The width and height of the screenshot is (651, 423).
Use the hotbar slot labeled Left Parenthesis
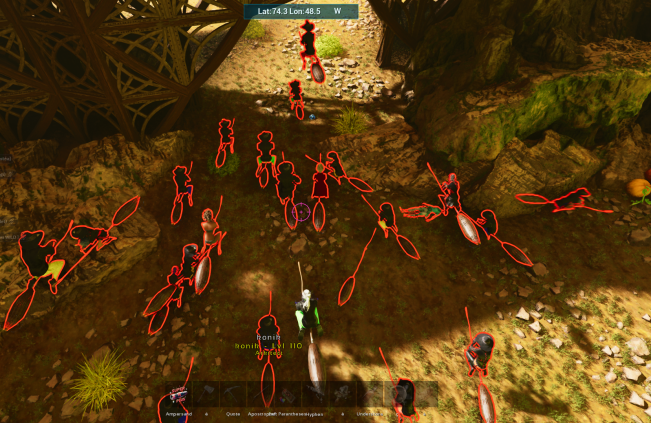point(288,395)
